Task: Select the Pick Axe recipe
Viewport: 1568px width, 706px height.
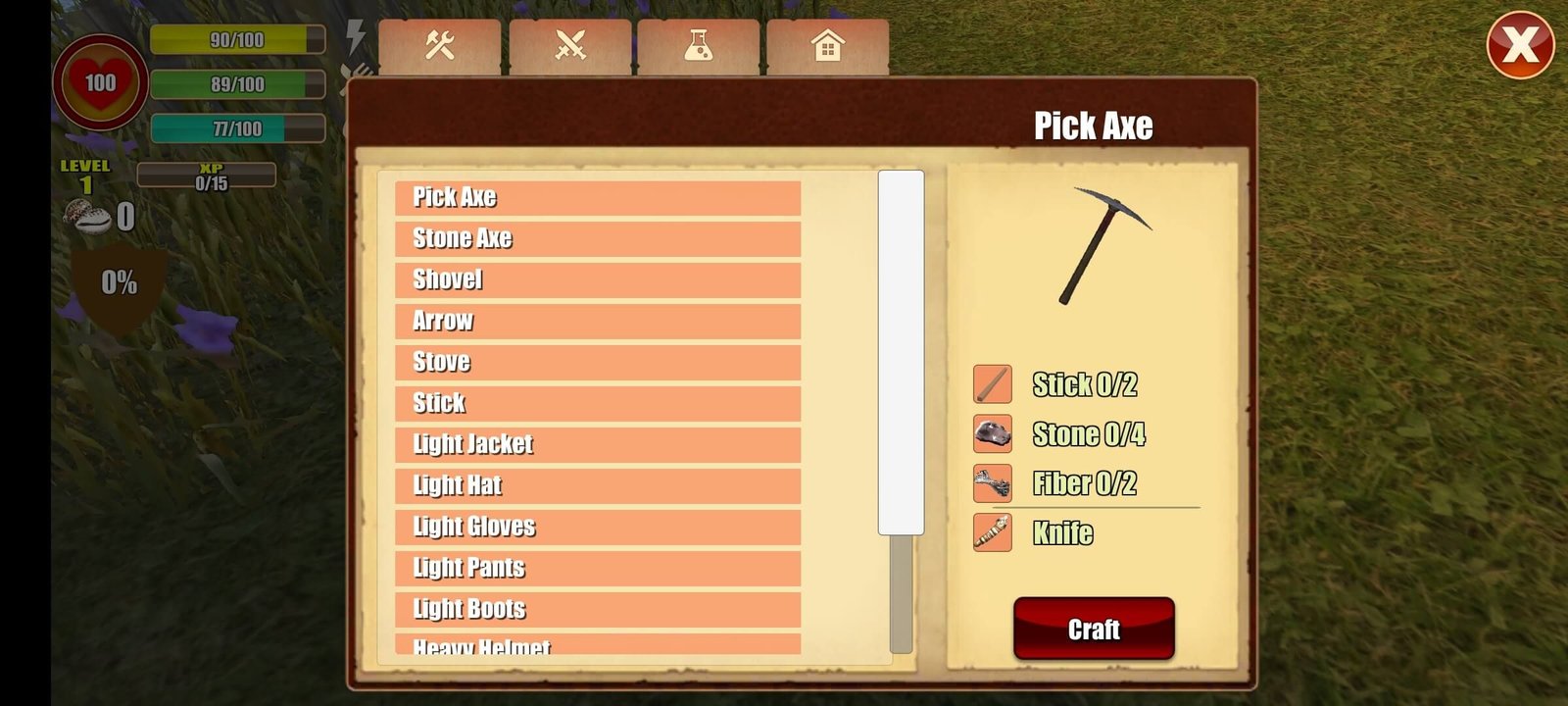Action: point(597,197)
